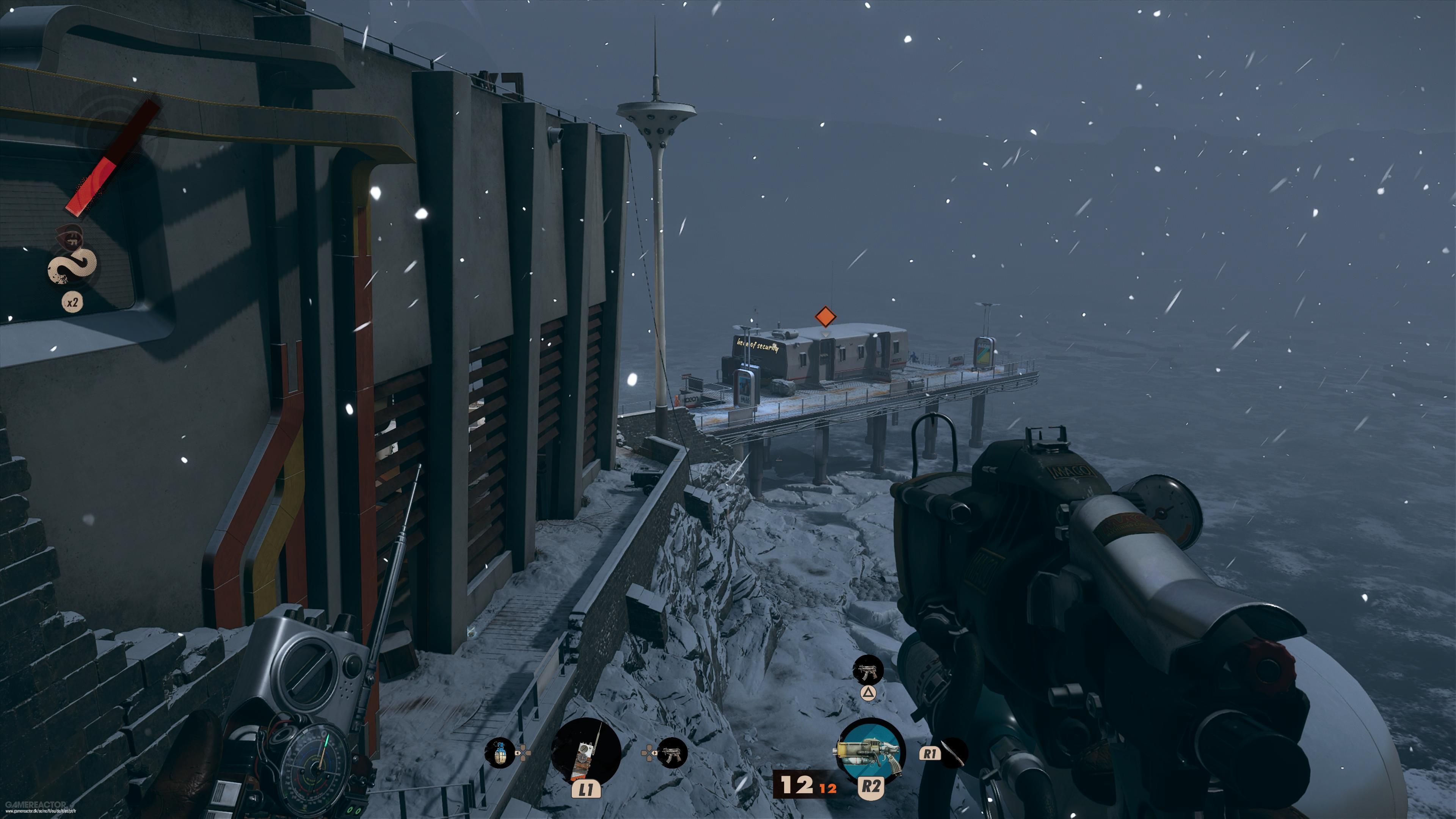Select the equipped nail gun weapon
Viewport: 1456px width, 819px height.
871,751
